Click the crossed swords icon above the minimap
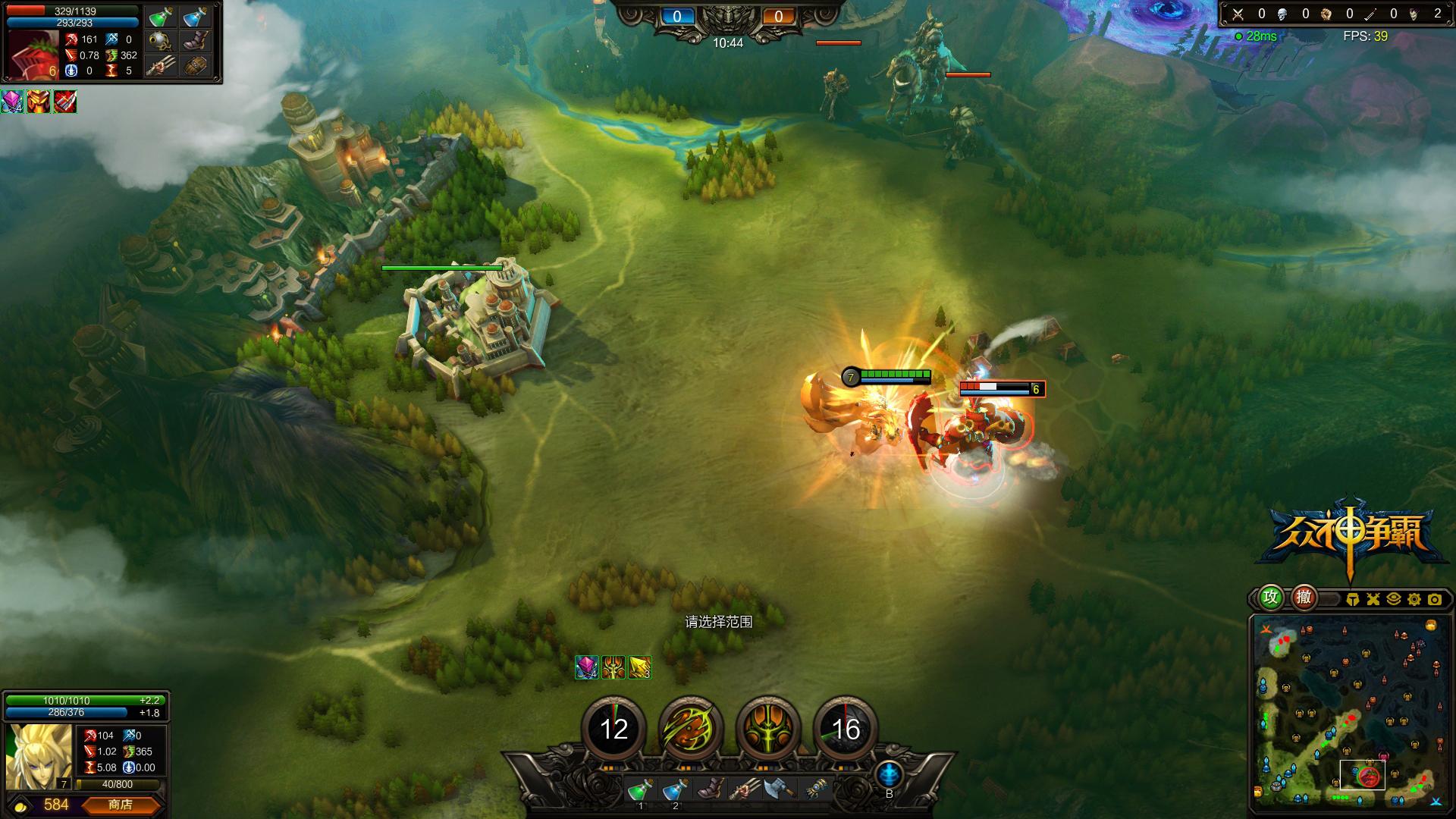Viewport: 1456px width, 819px height. 1373,599
